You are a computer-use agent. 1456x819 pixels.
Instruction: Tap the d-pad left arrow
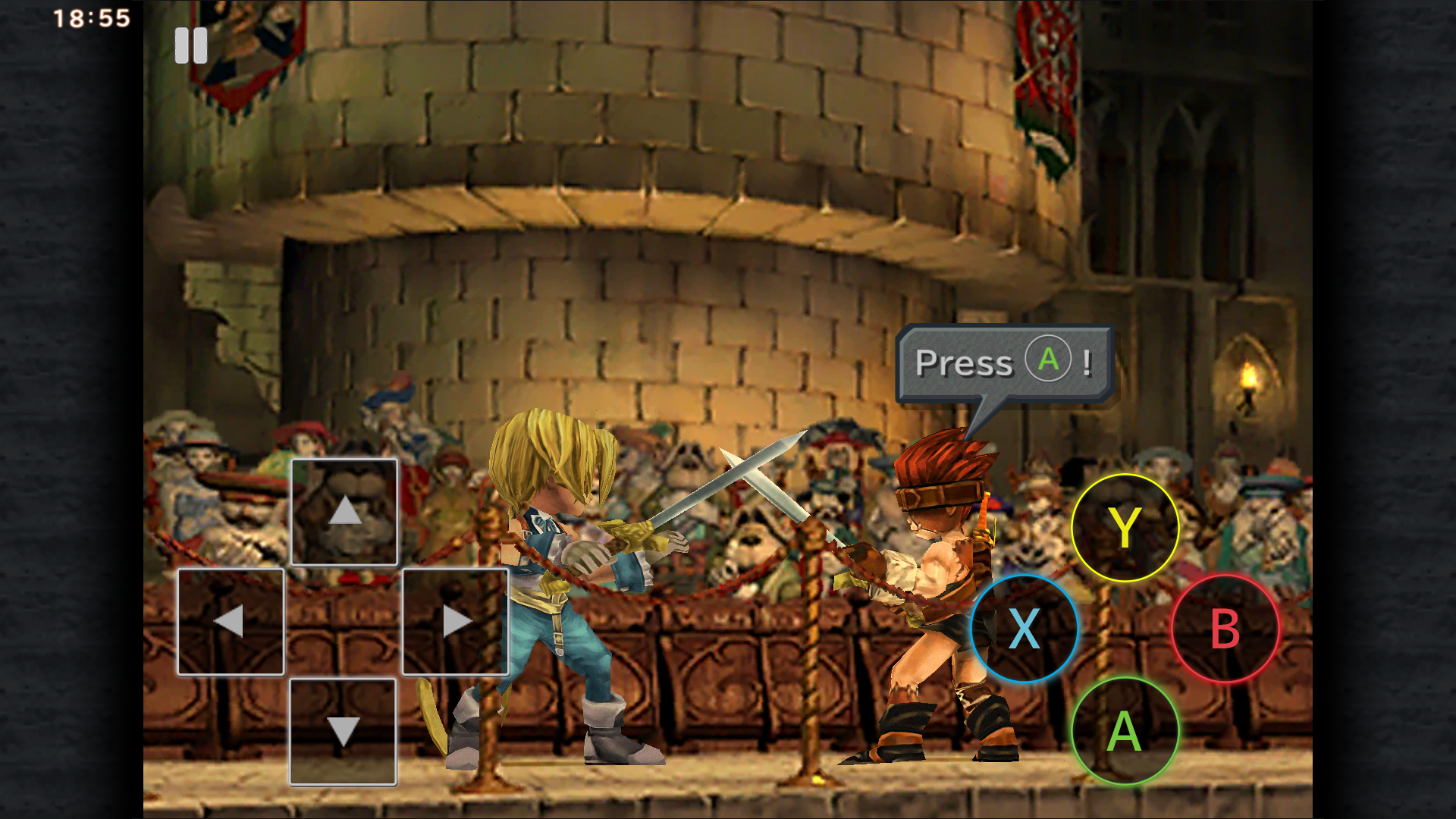231,622
